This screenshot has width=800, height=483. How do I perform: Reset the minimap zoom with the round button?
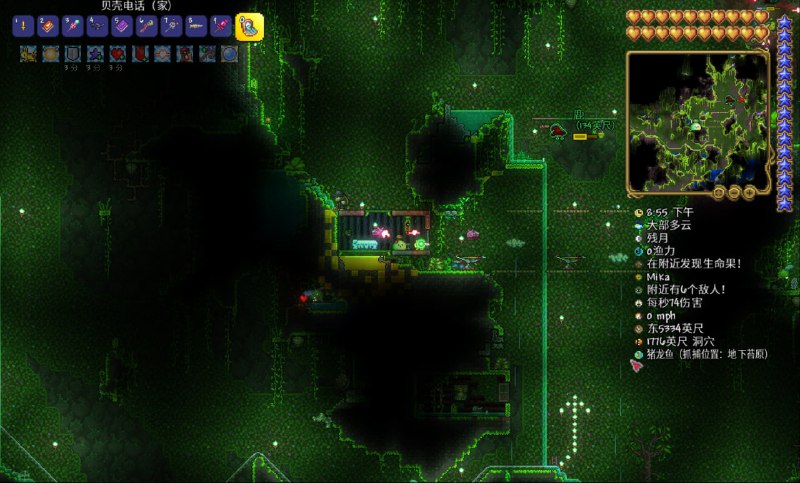click(719, 190)
